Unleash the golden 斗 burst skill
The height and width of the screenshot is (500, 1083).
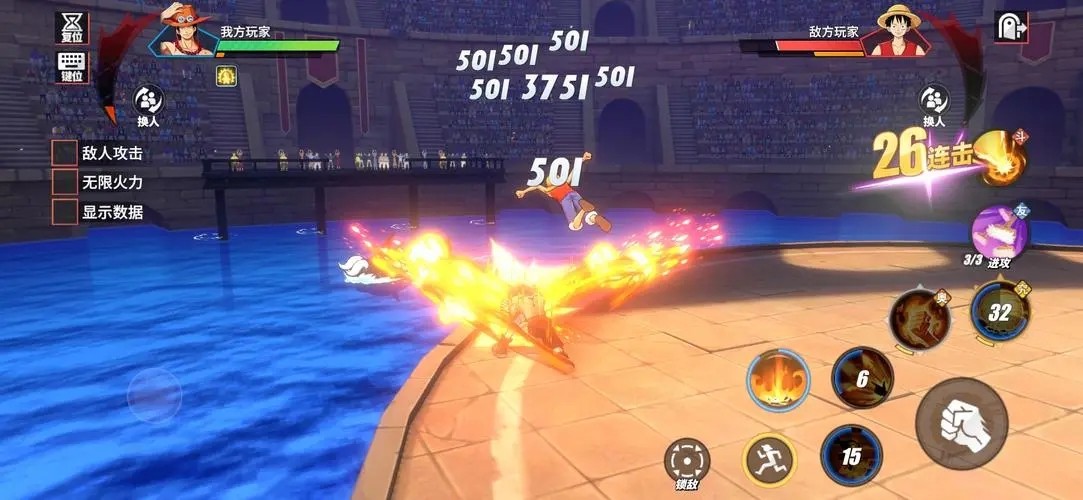pyautogui.click(x=1001, y=160)
